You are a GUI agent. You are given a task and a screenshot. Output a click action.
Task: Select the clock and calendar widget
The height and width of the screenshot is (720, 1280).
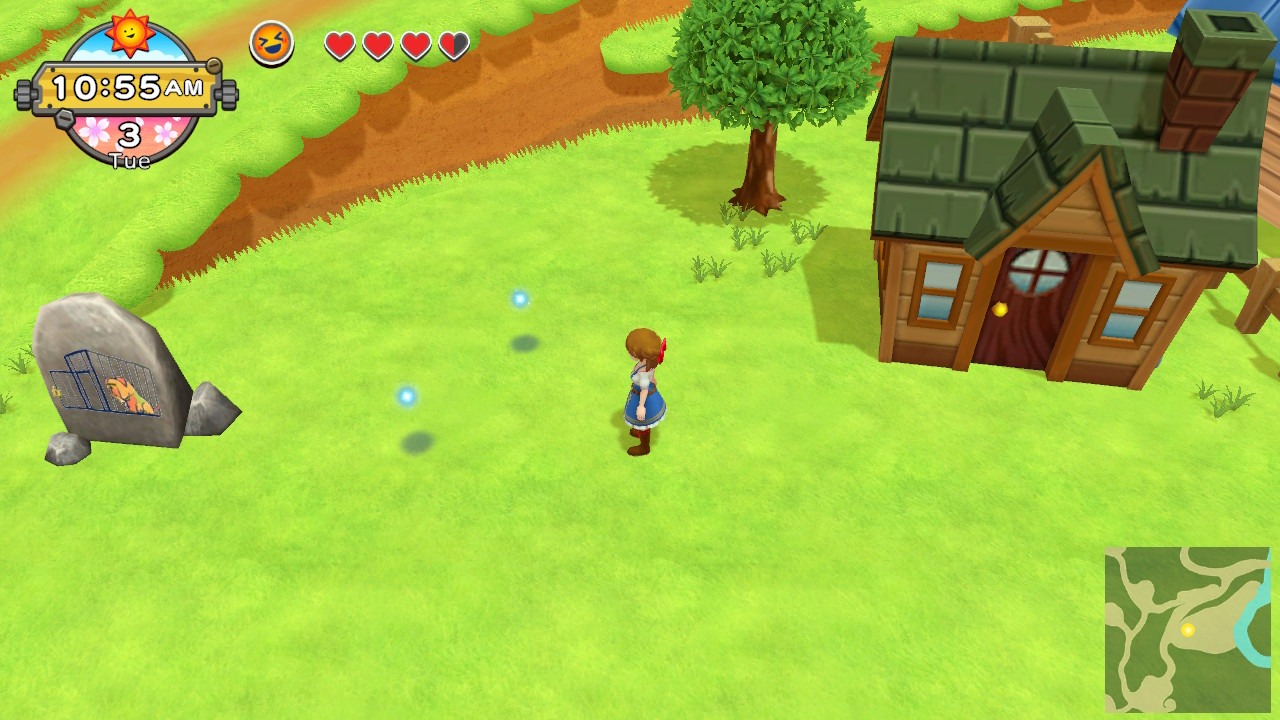pyautogui.click(x=128, y=90)
